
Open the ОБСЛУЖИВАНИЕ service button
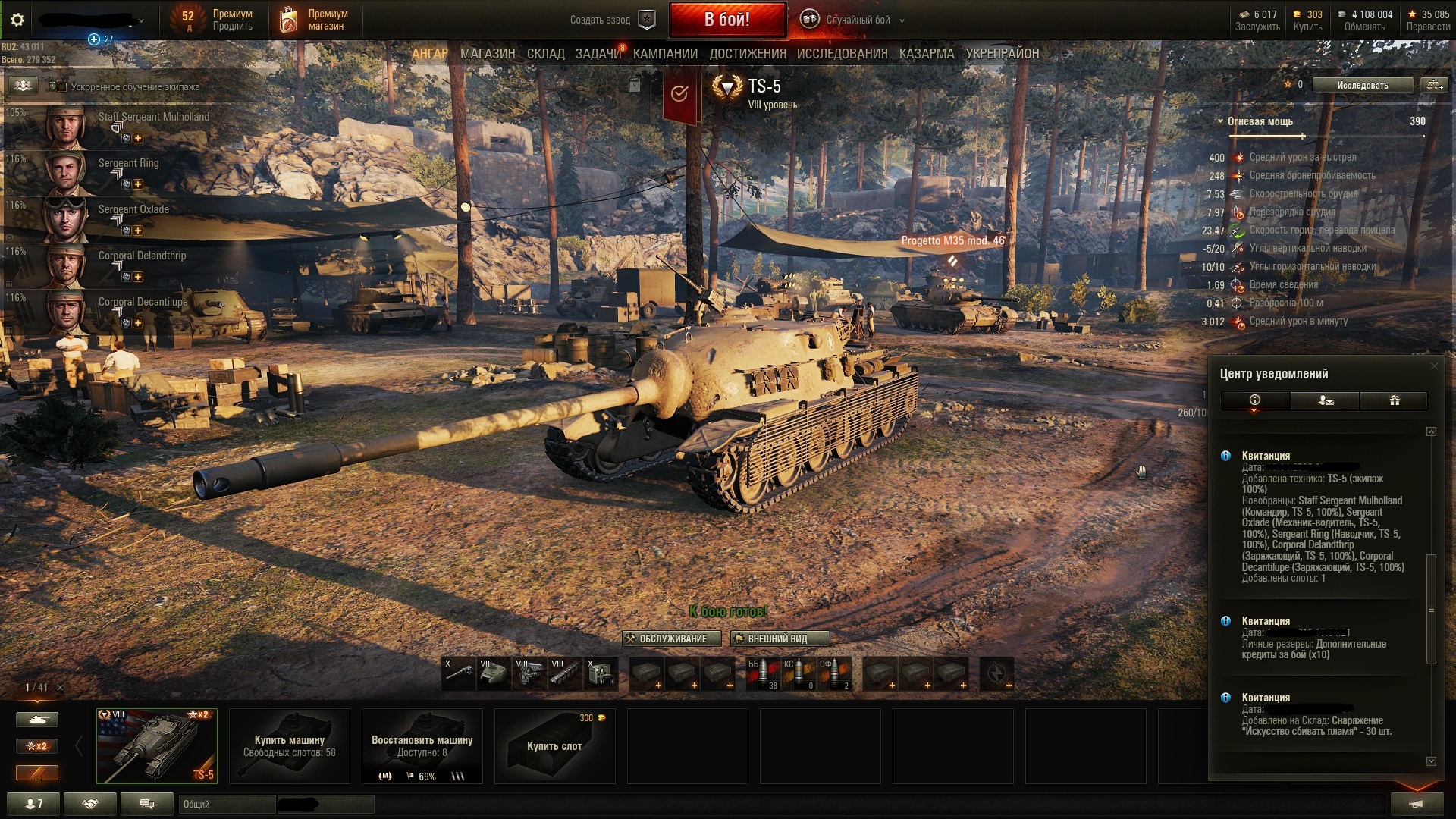click(666, 639)
